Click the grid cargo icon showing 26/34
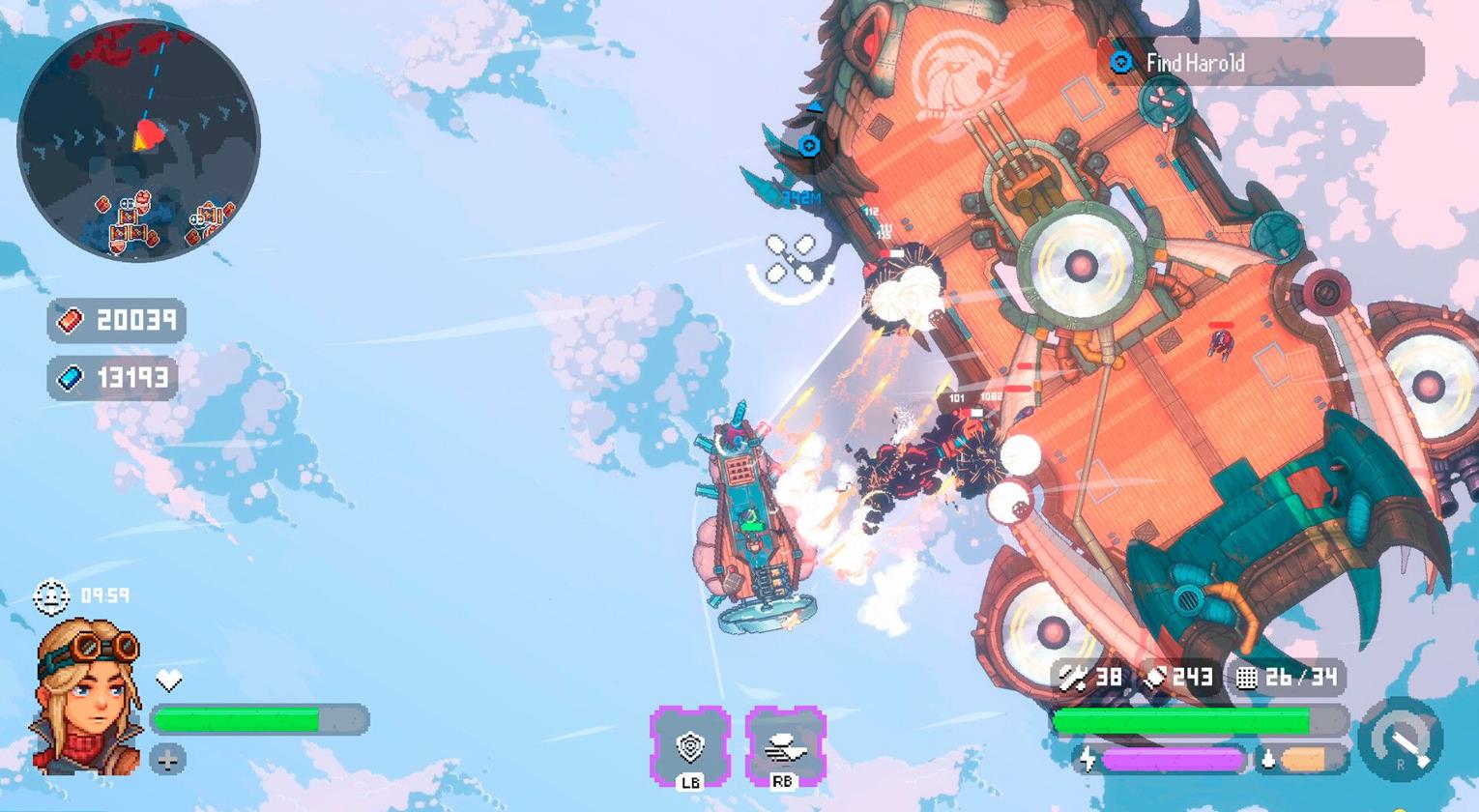 1247,679
